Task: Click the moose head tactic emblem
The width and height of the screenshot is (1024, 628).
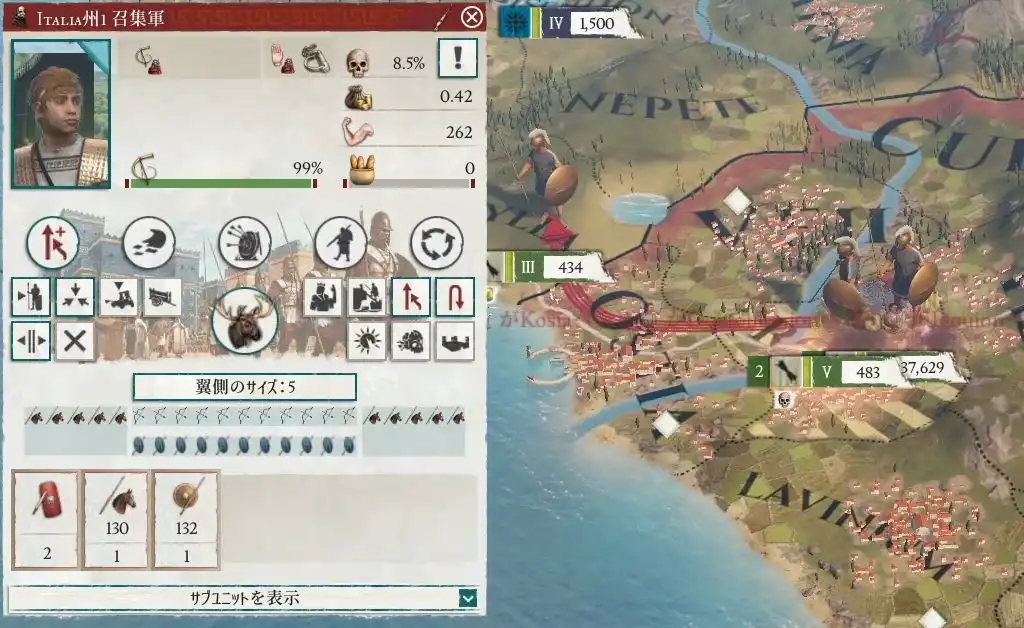Action: tap(244, 320)
